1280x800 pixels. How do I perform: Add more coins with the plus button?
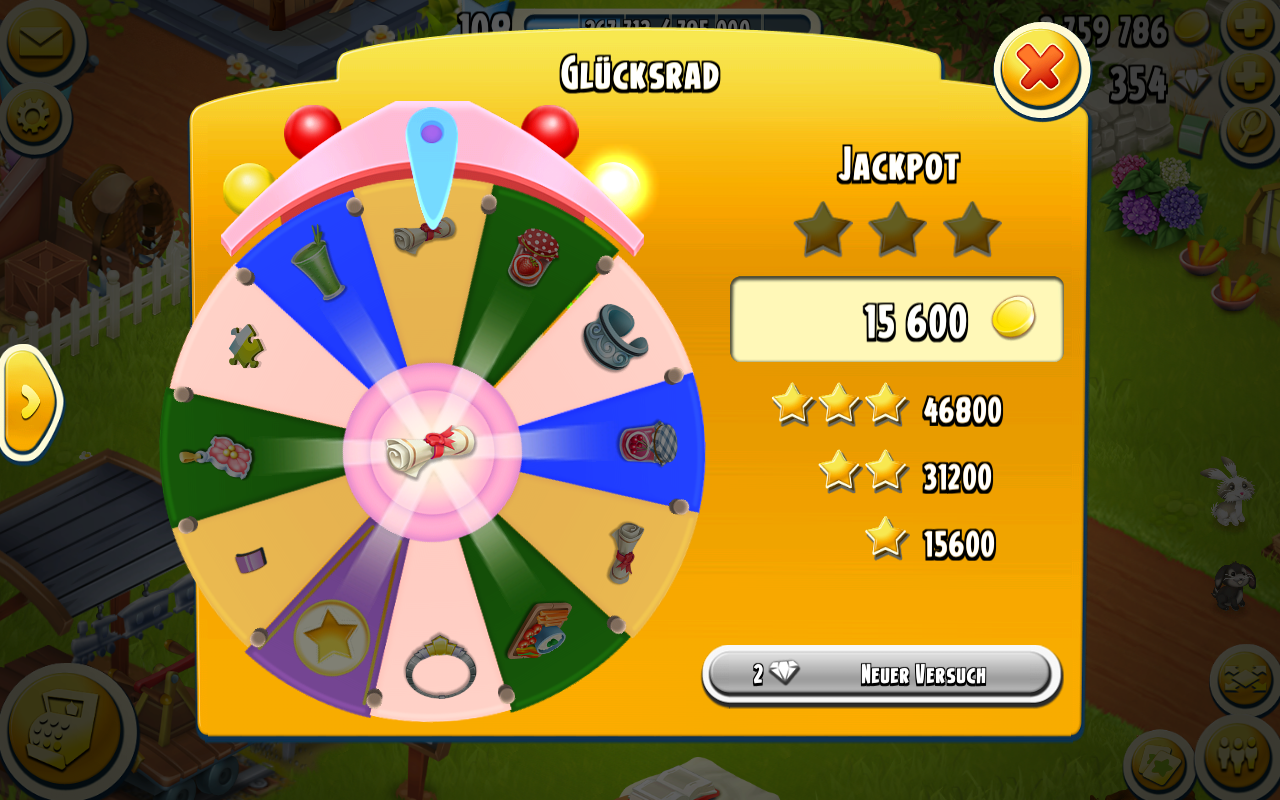point(1250,26)
